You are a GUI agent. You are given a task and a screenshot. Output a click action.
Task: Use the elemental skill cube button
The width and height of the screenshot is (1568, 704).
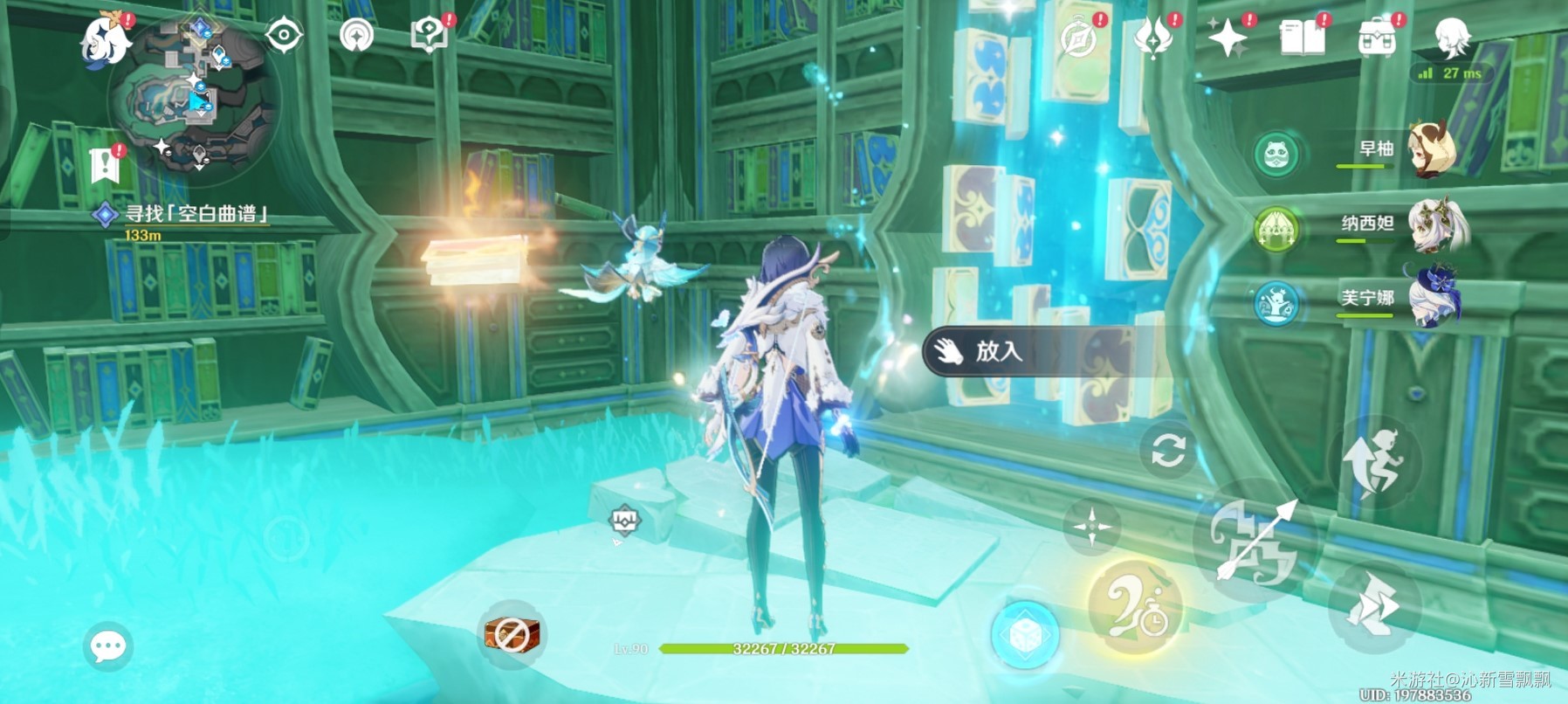tap(1026, 634)
